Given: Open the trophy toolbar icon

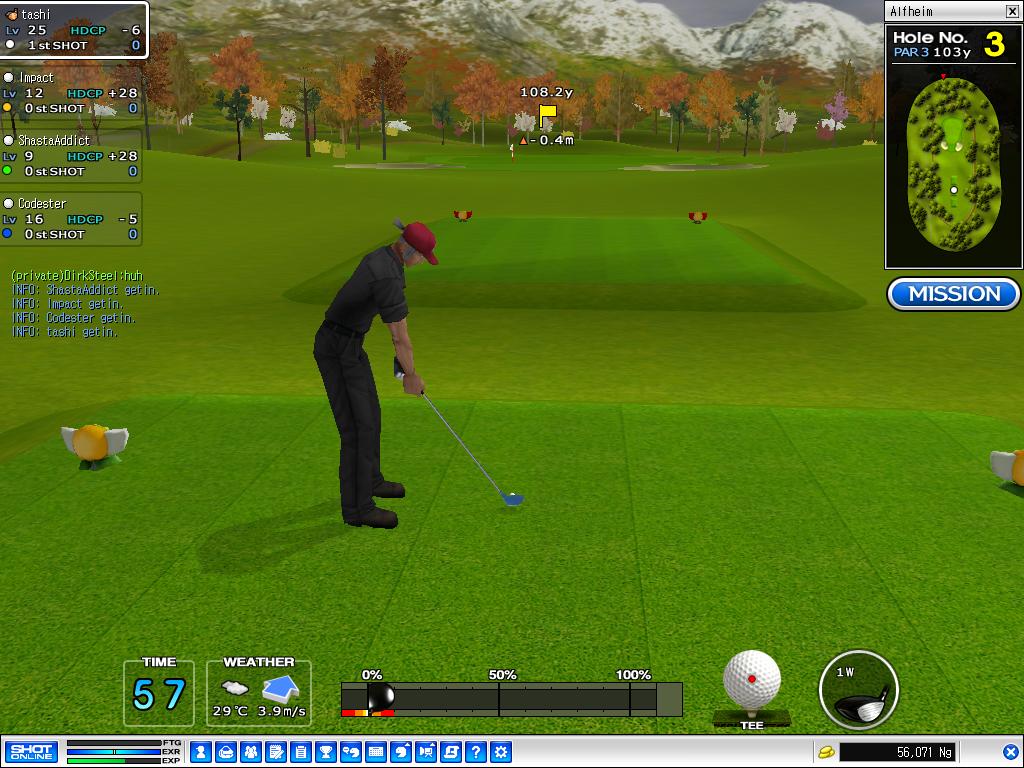Looking at the screenshot, I should pos(325,752).
